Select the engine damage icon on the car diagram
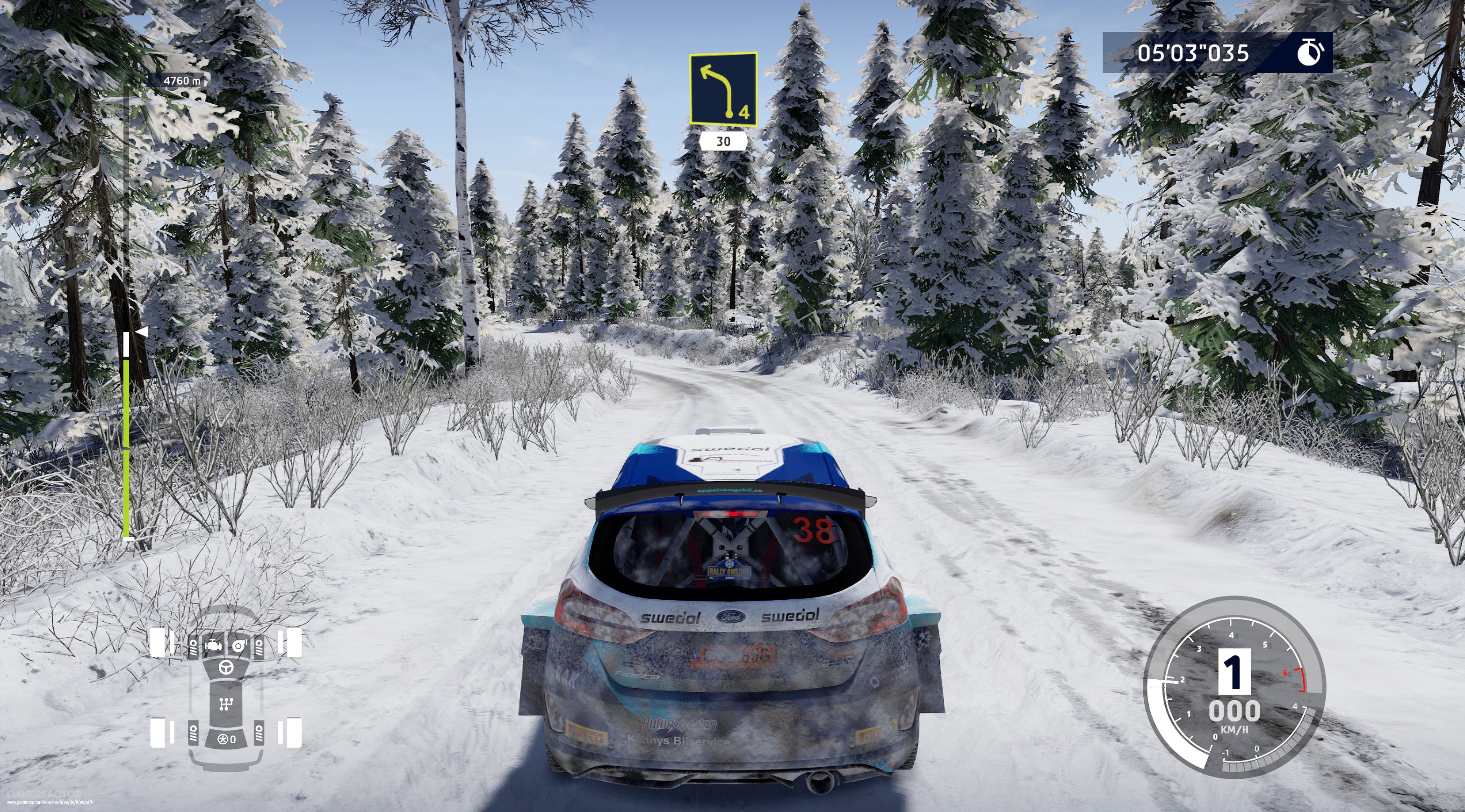This screenshot has height=812, width=1465. coord(213,646)
